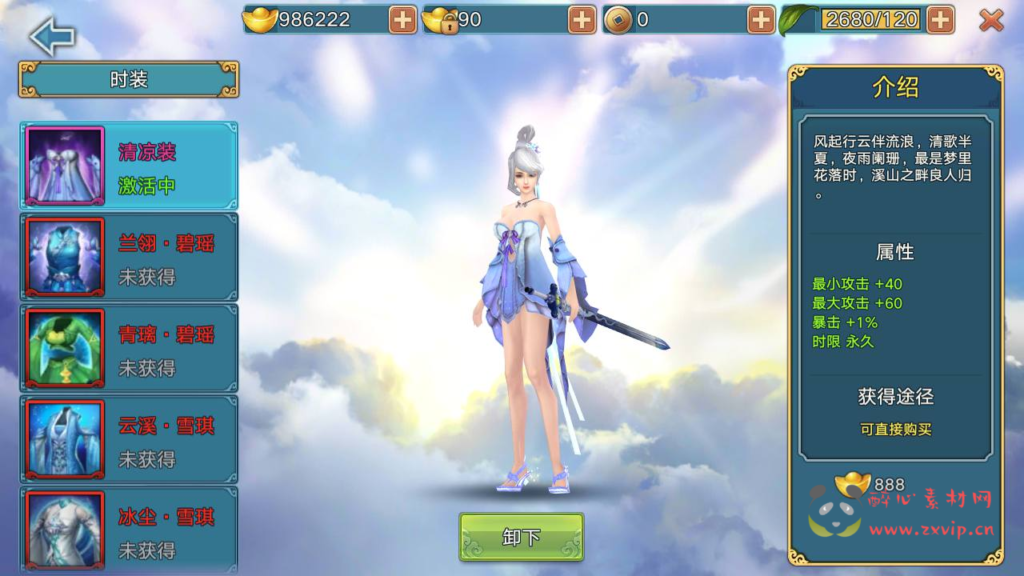This screenshot has height=576, width=1024.
Task: Choose the 兰翎·碧瑶 costume
Action: (x=129, y=257)
